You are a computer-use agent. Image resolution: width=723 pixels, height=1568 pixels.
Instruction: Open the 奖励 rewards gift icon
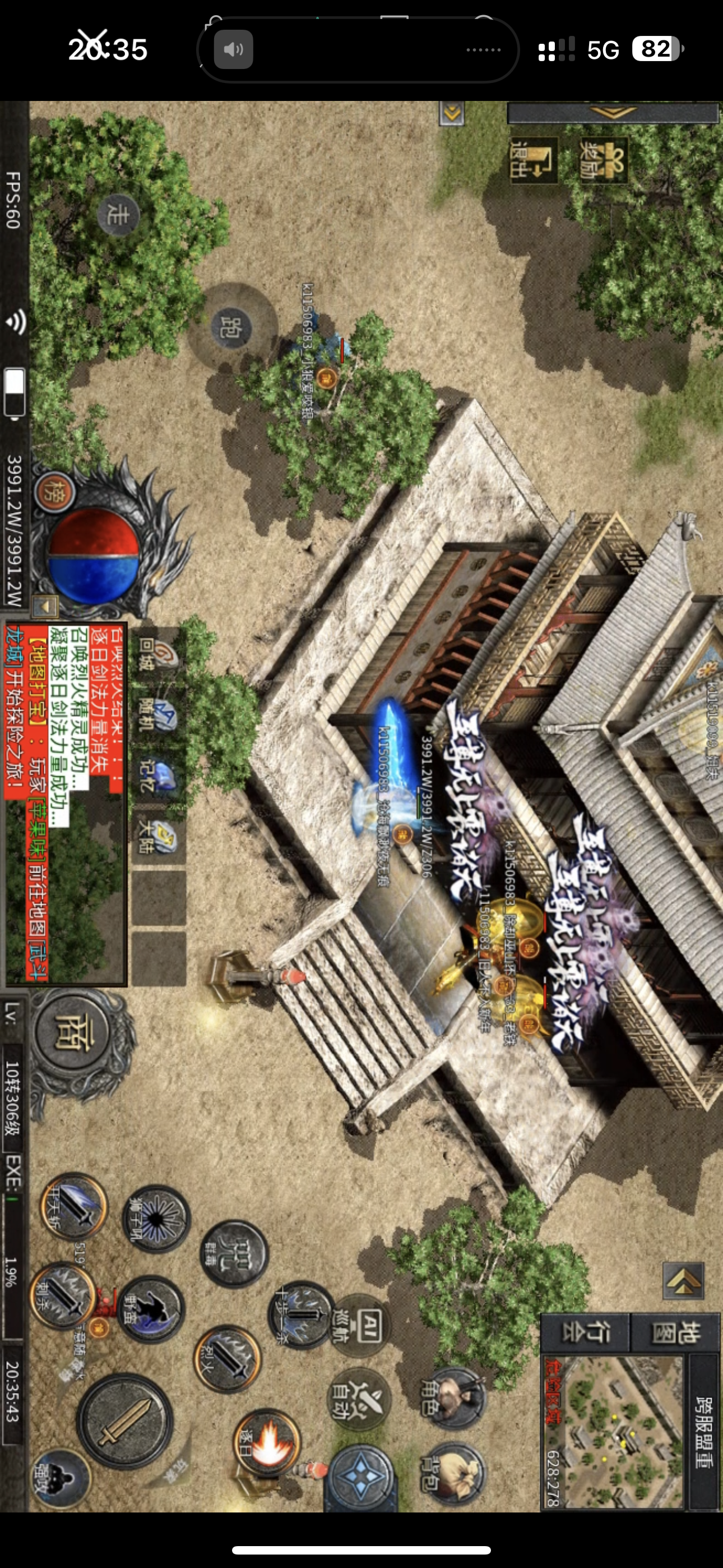pos(602,159)
